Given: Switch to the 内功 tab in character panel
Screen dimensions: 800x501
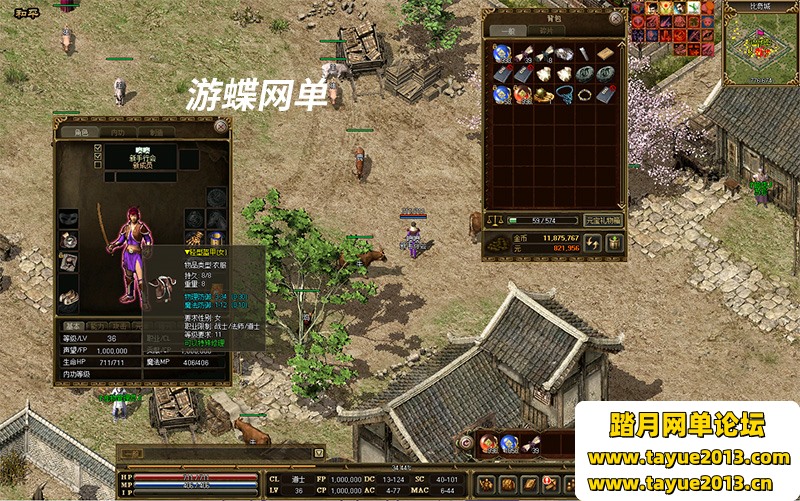Looking at the screenshot, I should click(118, 132).
